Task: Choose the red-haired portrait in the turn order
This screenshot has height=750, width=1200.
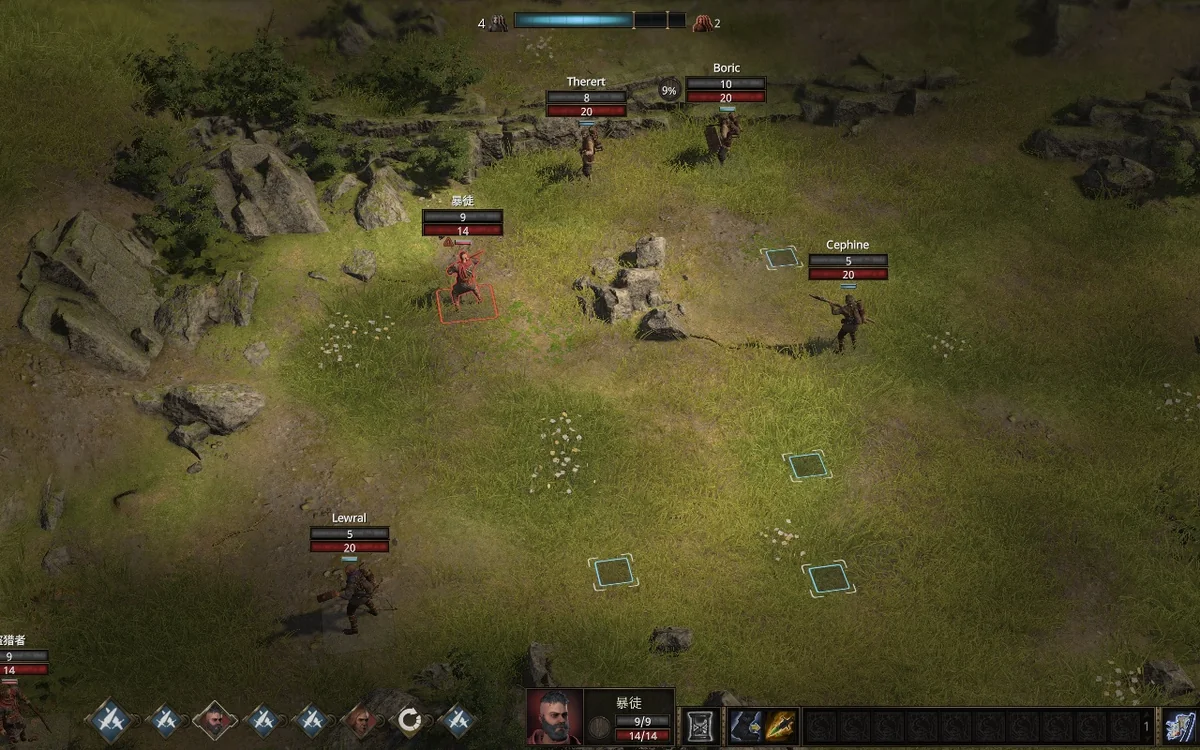Action: tap(360, 720)
